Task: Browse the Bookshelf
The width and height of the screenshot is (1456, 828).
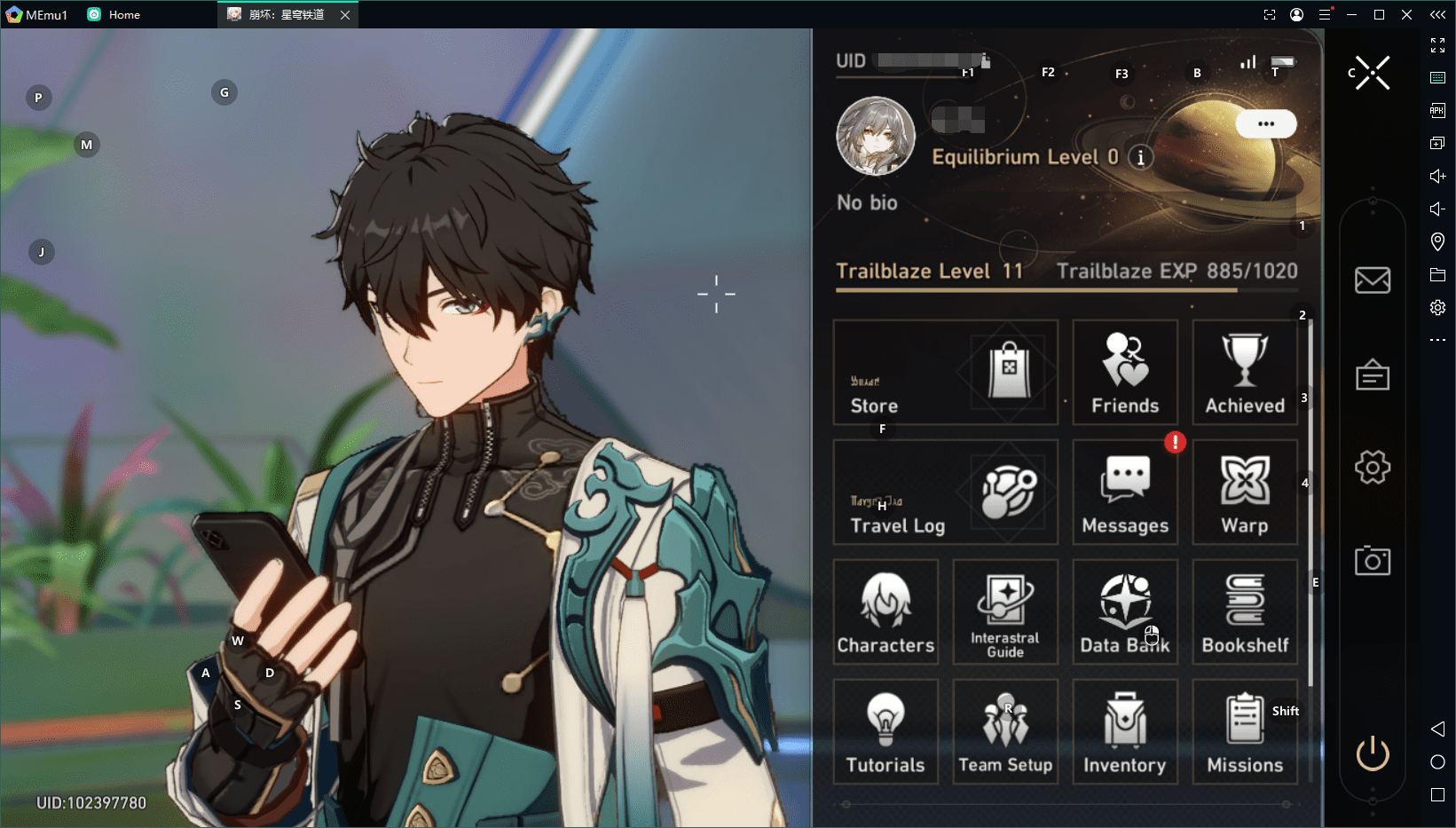Action: (1245, 611)
